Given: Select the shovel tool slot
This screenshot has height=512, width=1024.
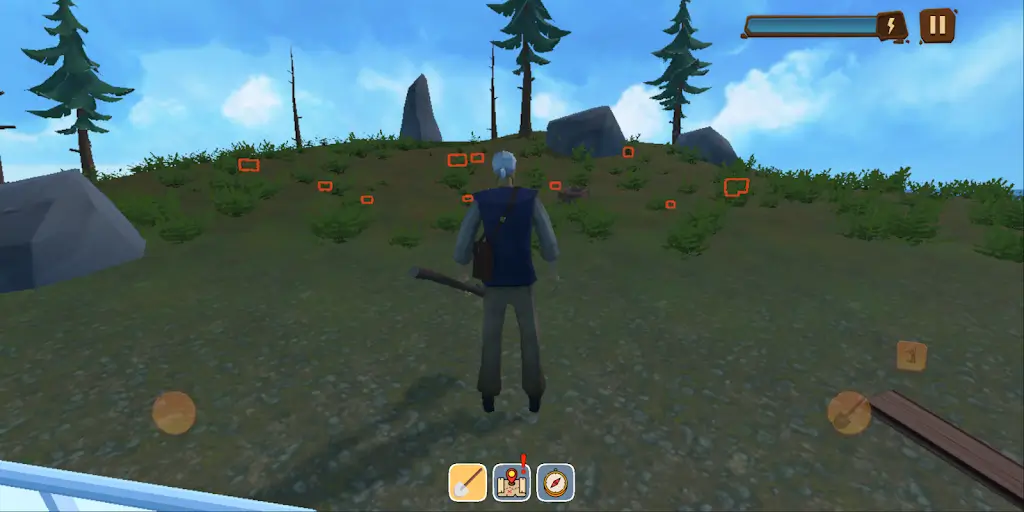Looking at the screenshot, I should (x=467, y=482).
